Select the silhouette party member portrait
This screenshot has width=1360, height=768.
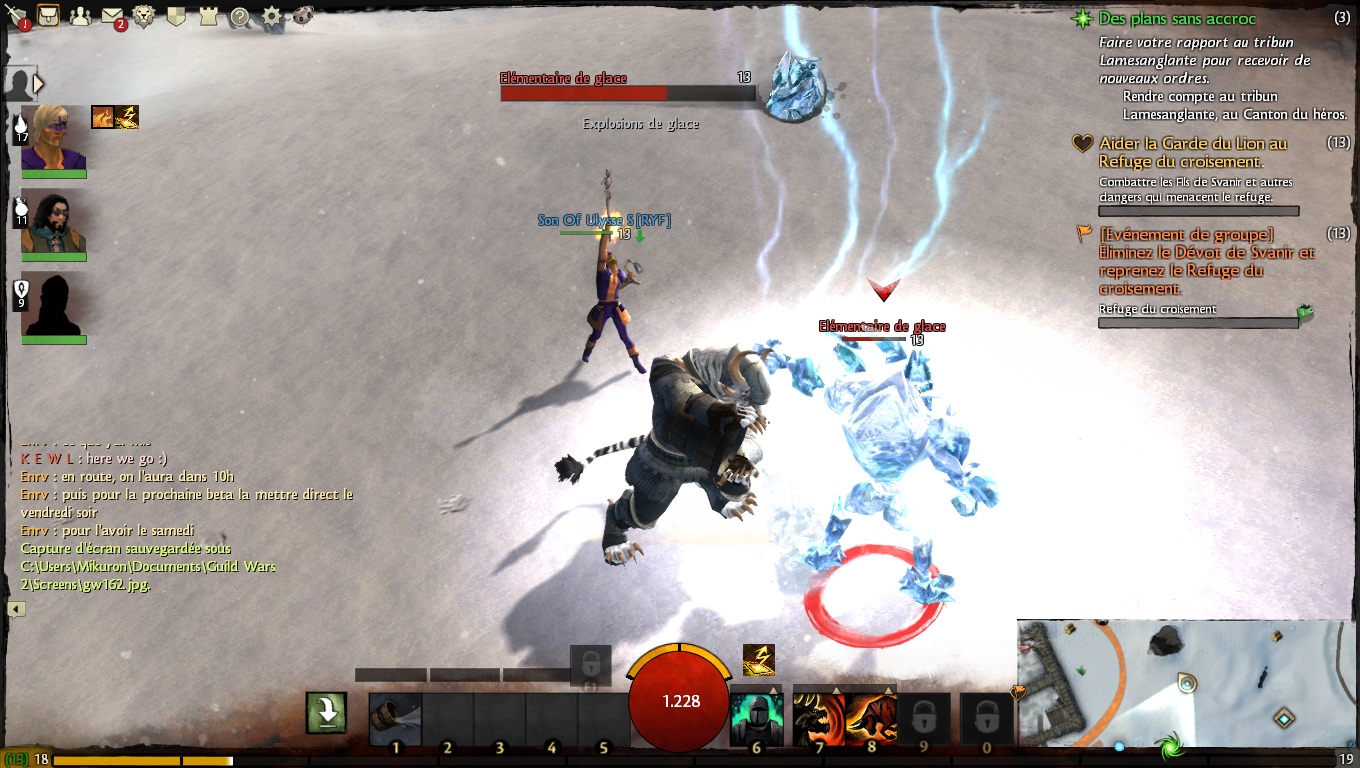click(x=54, y=304)
